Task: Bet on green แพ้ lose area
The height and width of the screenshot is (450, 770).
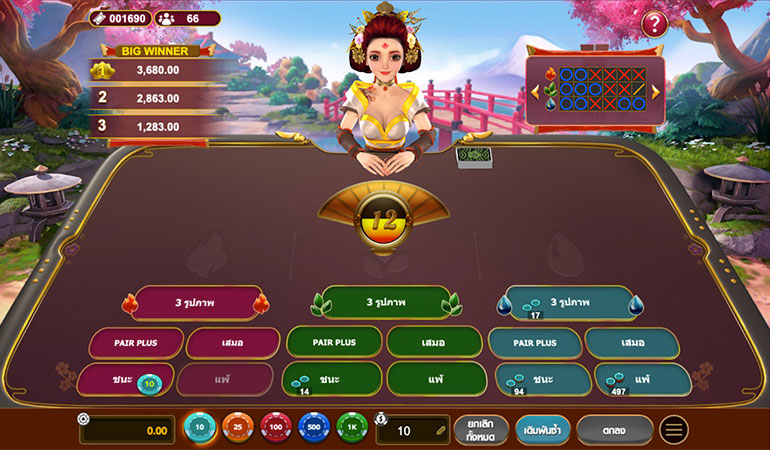Action: point(434,380)
